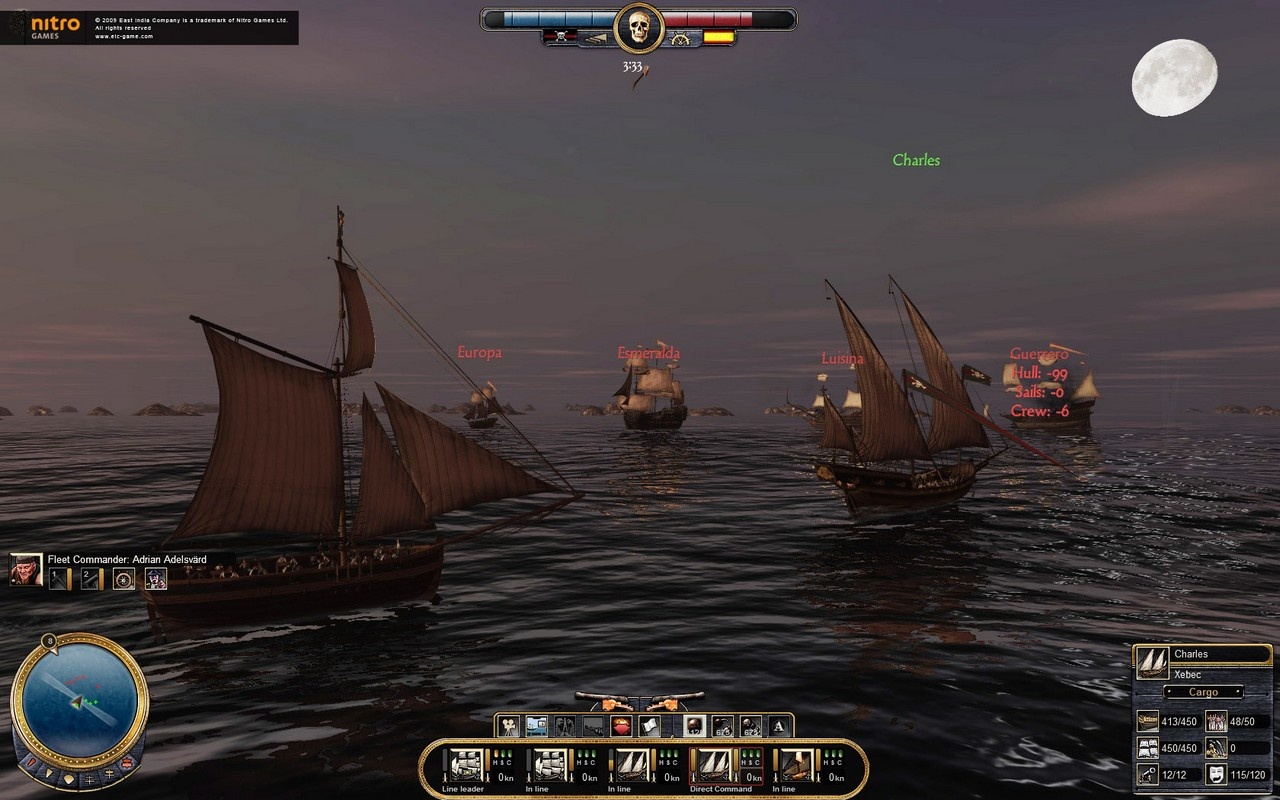Screen dimensions: 1280x800
Task: Click the Charles ship thumbnail in the bottom-right panel
Action: pos(1153,663)
